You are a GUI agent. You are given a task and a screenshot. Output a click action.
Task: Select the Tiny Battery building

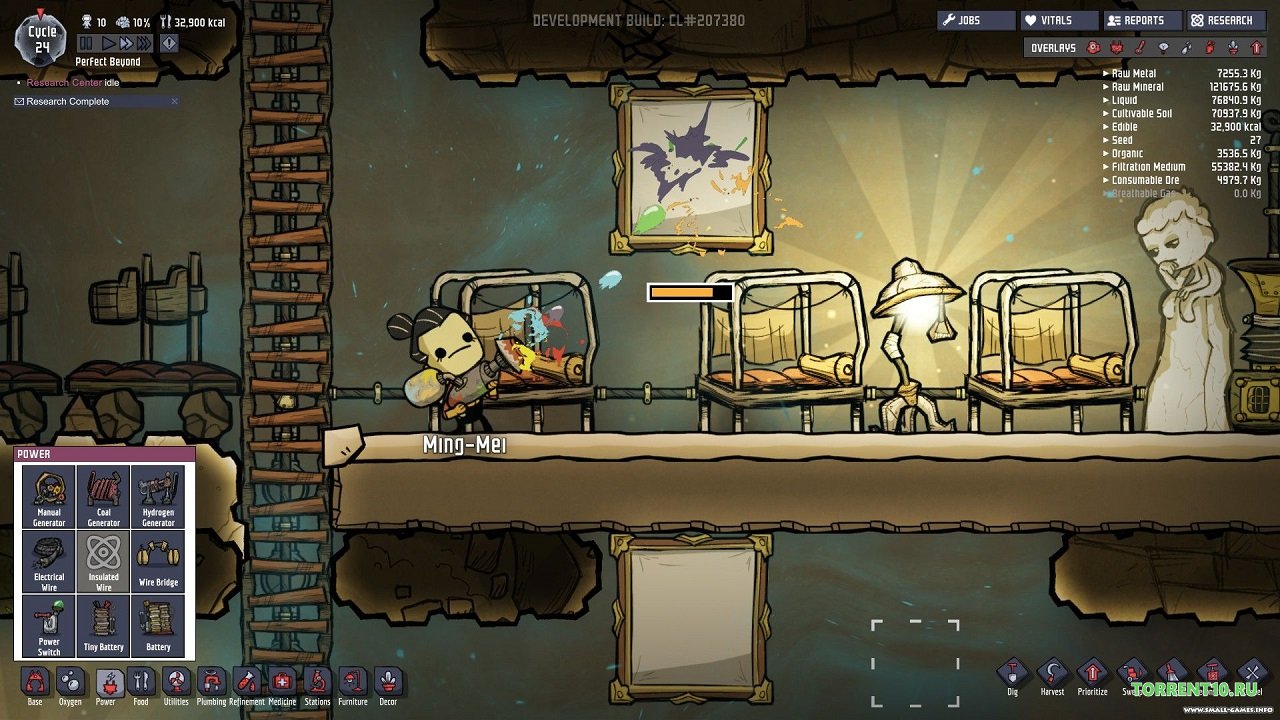tap(103, 625)
